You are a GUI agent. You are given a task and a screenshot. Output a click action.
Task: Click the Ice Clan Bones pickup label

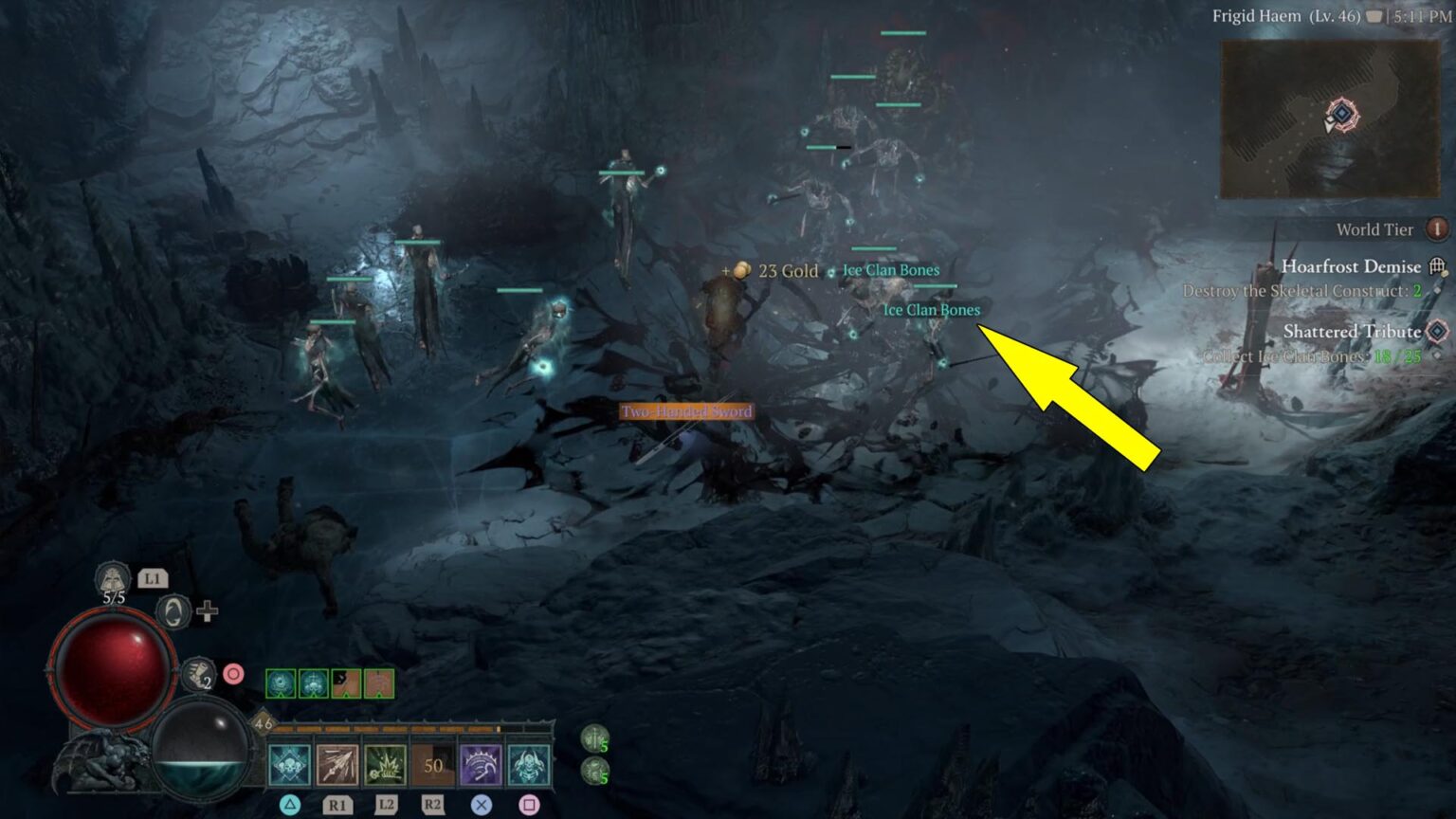[933, 310]
